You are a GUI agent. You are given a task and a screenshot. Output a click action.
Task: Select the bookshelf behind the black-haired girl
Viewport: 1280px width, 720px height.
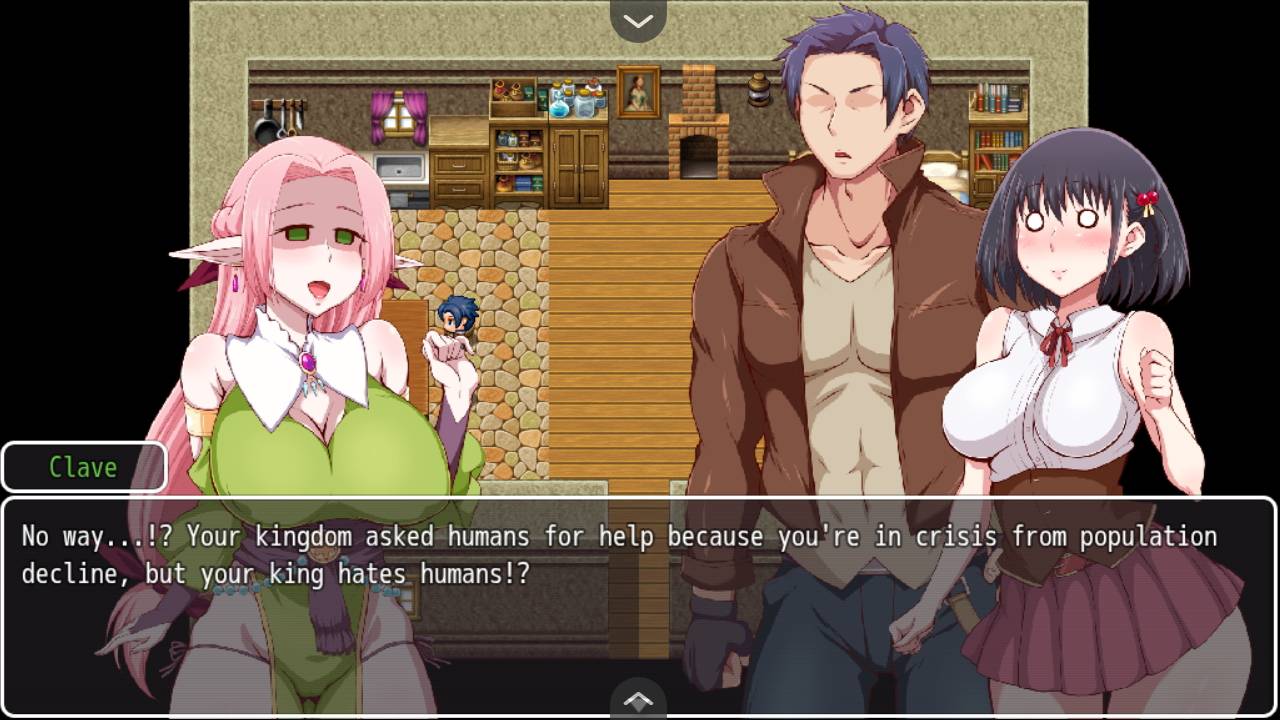point(998,130)
